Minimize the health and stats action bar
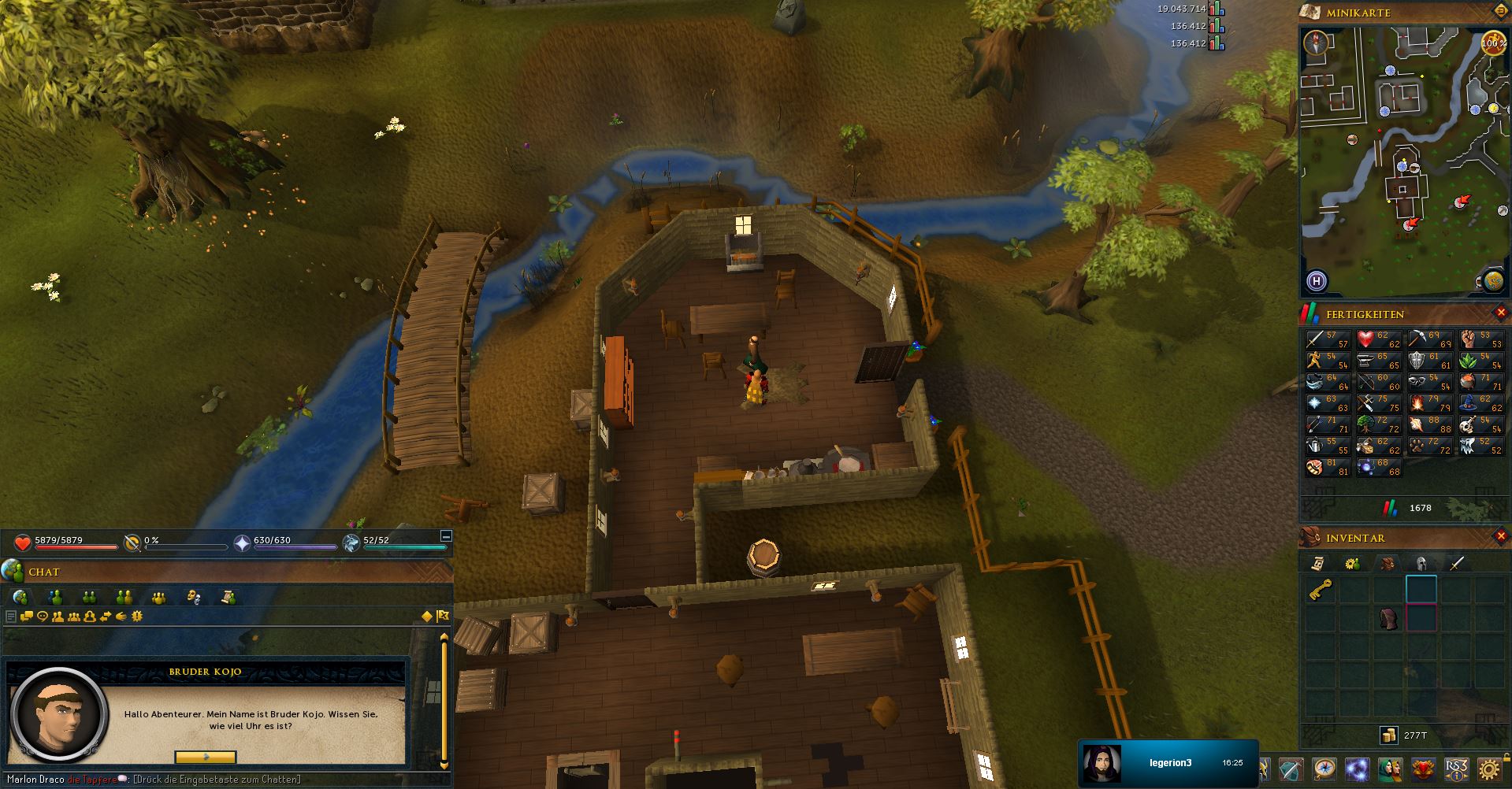The image size is (1512, 789). click(x=445, y=536)
